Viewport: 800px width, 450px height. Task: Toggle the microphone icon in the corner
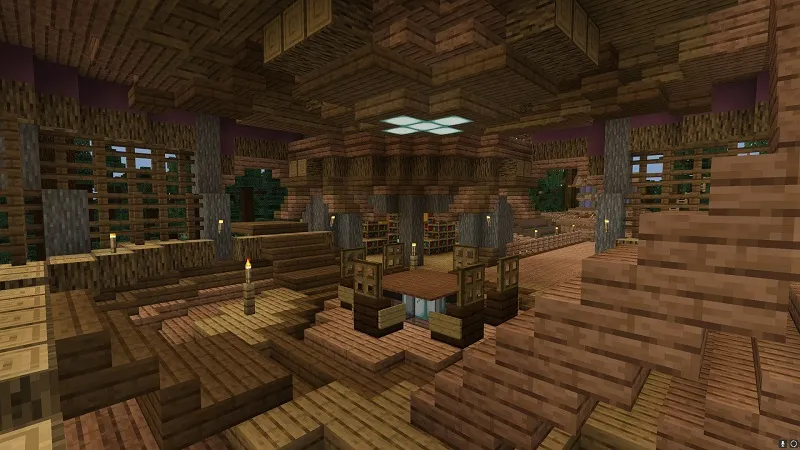click(x=782, y=443)
